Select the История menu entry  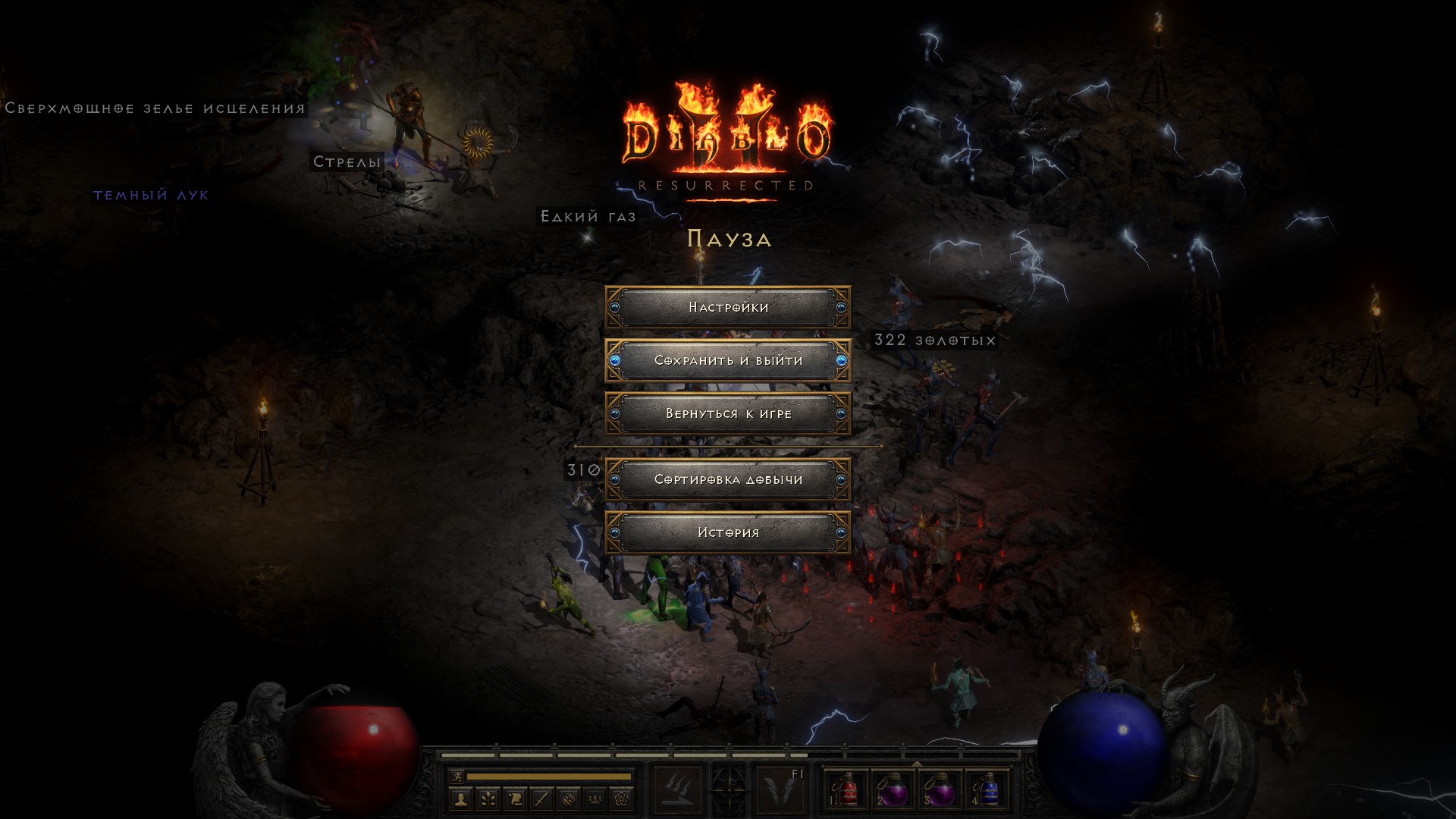click(x=728, y=532)
